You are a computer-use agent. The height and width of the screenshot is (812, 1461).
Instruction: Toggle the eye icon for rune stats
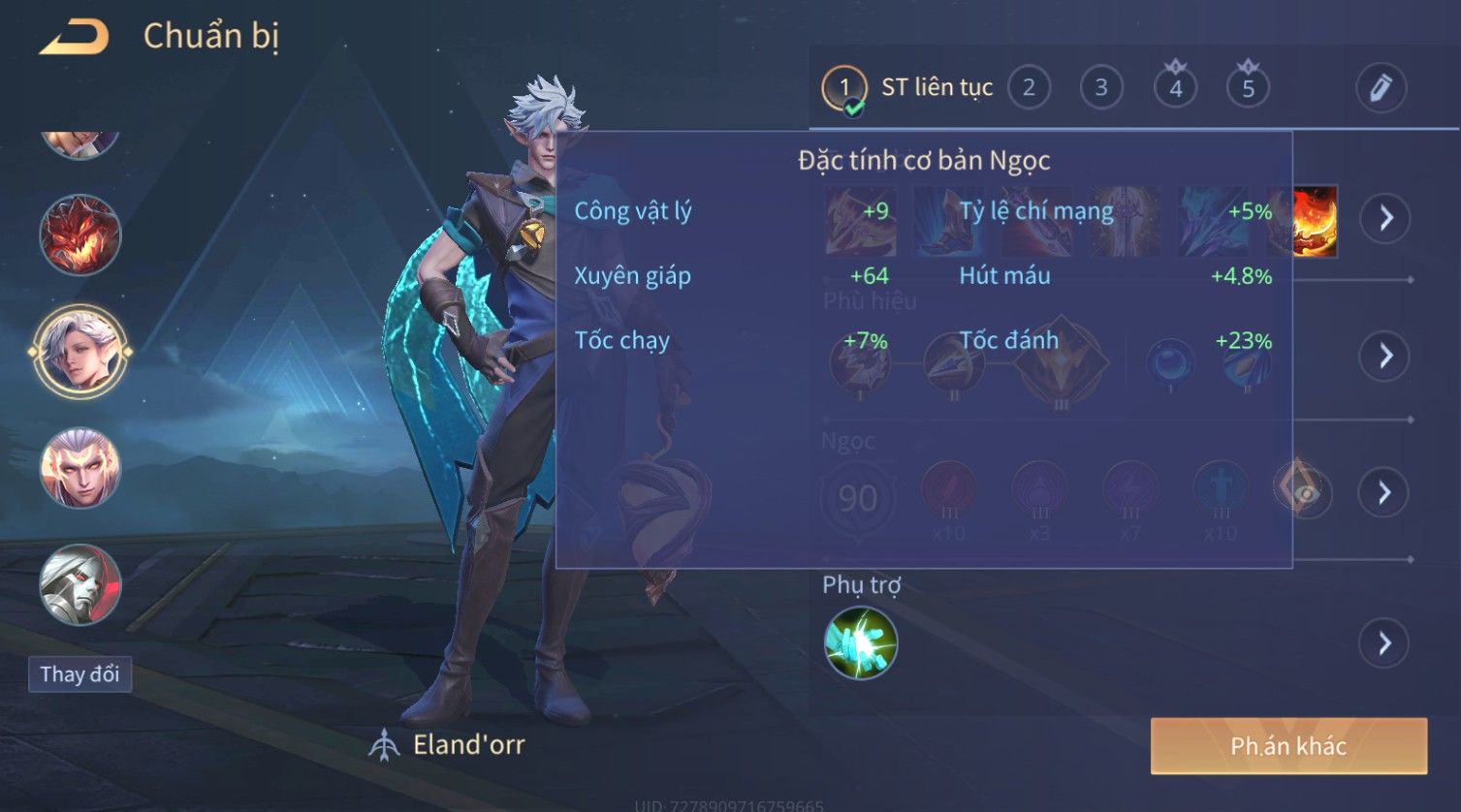[1304, 492]
